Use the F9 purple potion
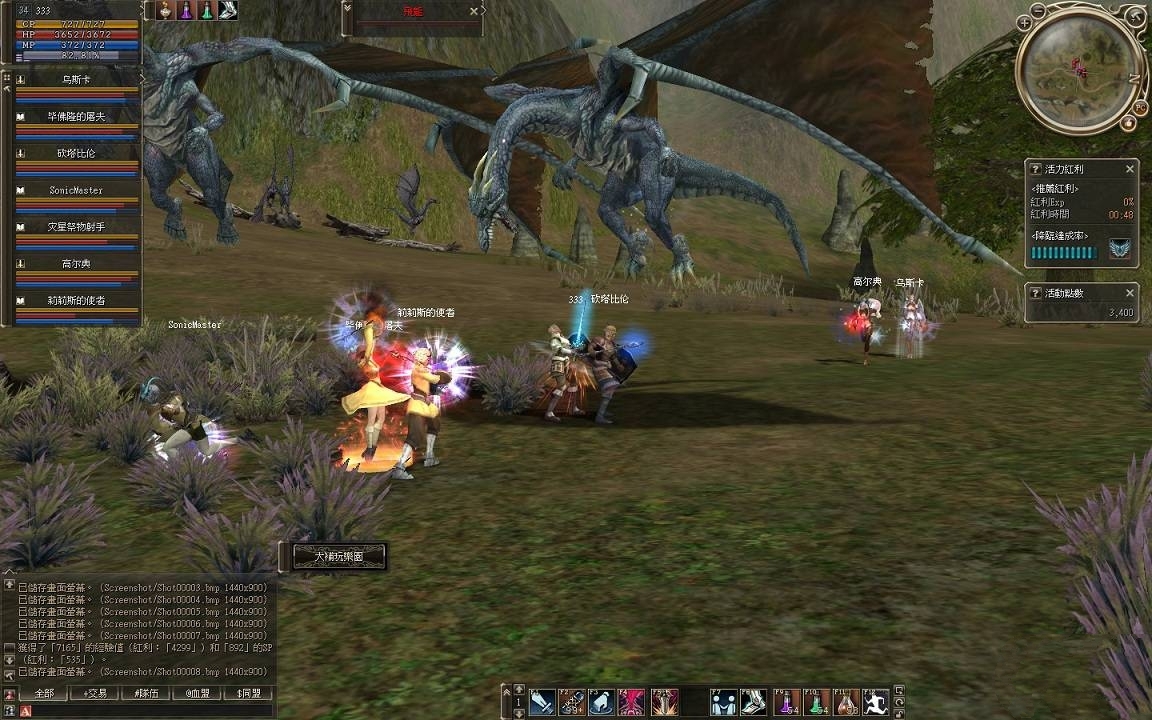This screenshot has width=1152, height=720. point(786,703)
